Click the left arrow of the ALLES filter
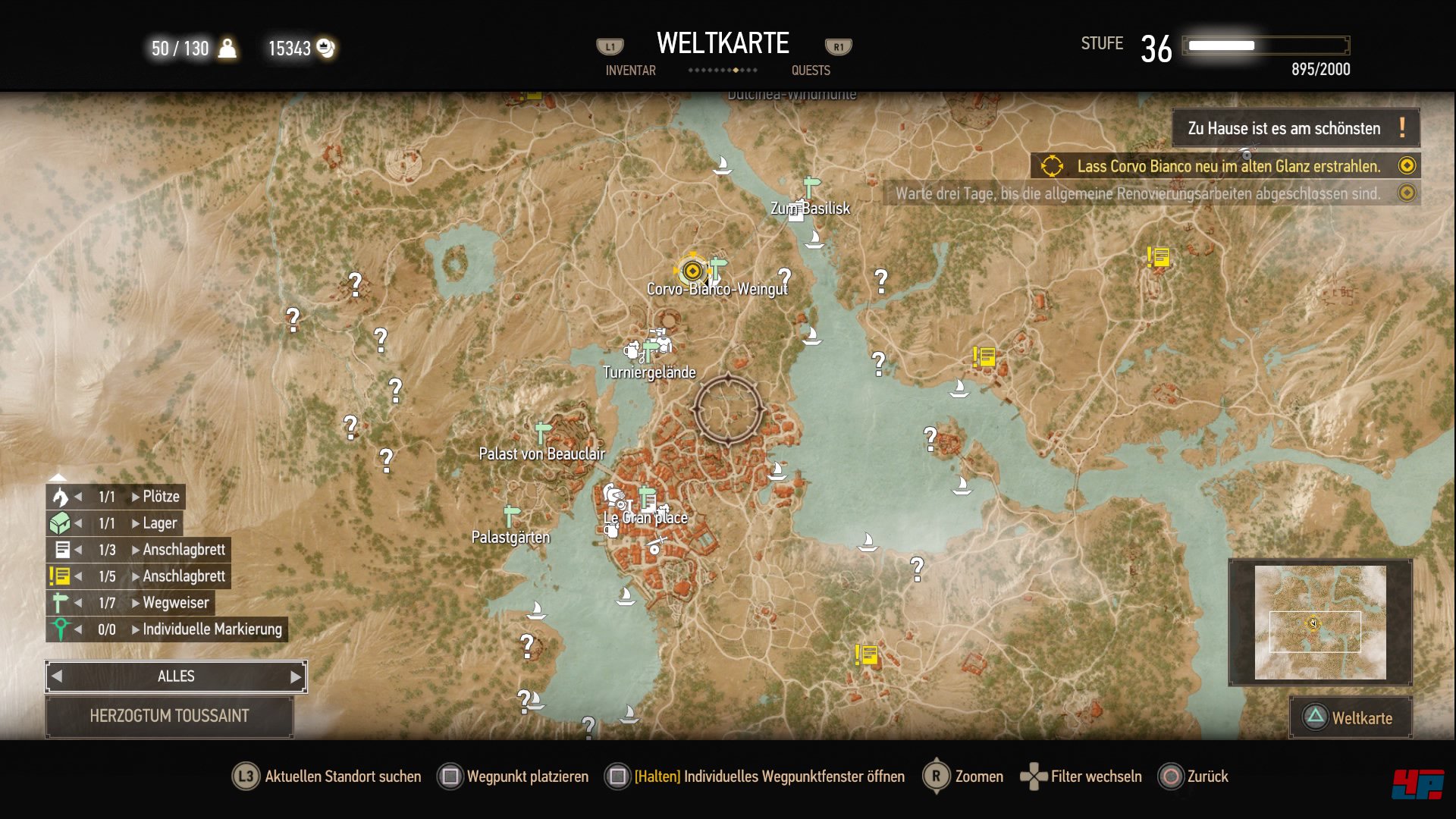This screenshot has width=1456, height=819. (57, 676)
